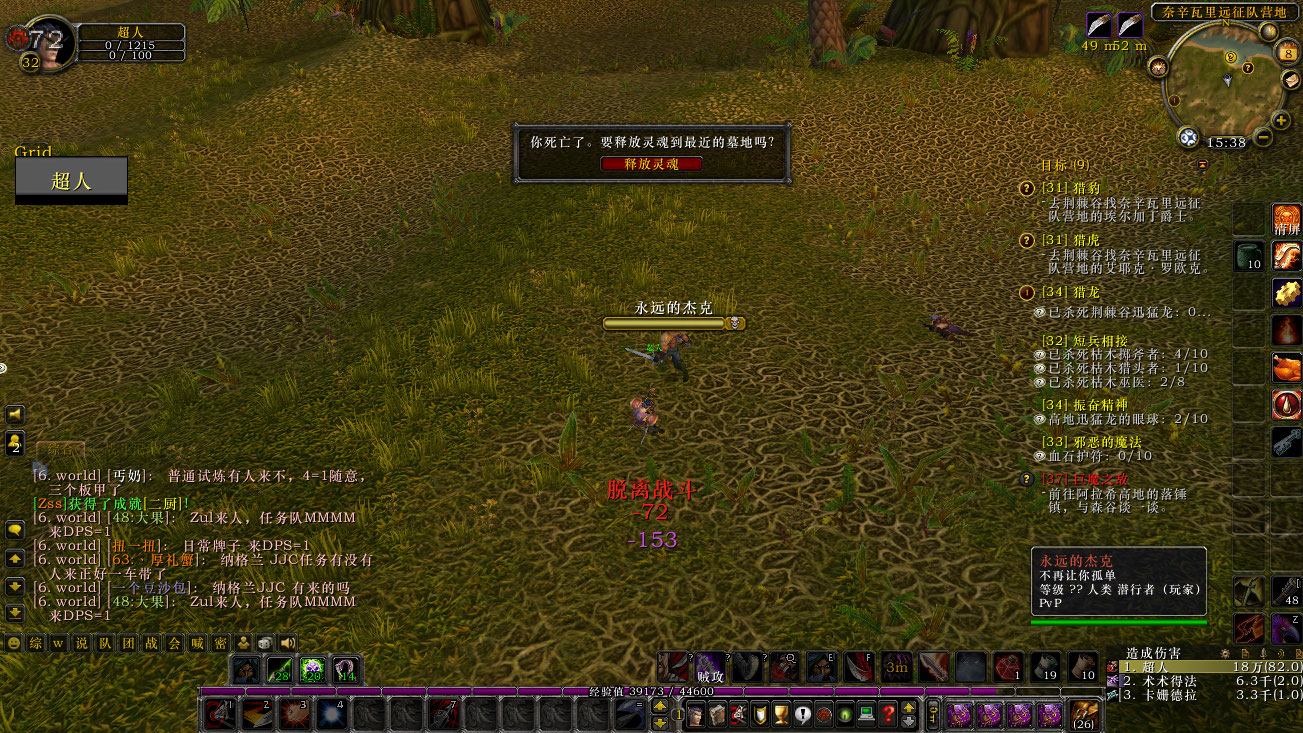Screen dimensions: 1303x733
Task: Click the dice roll icon in the chat bar
Action: click(265, 643)
